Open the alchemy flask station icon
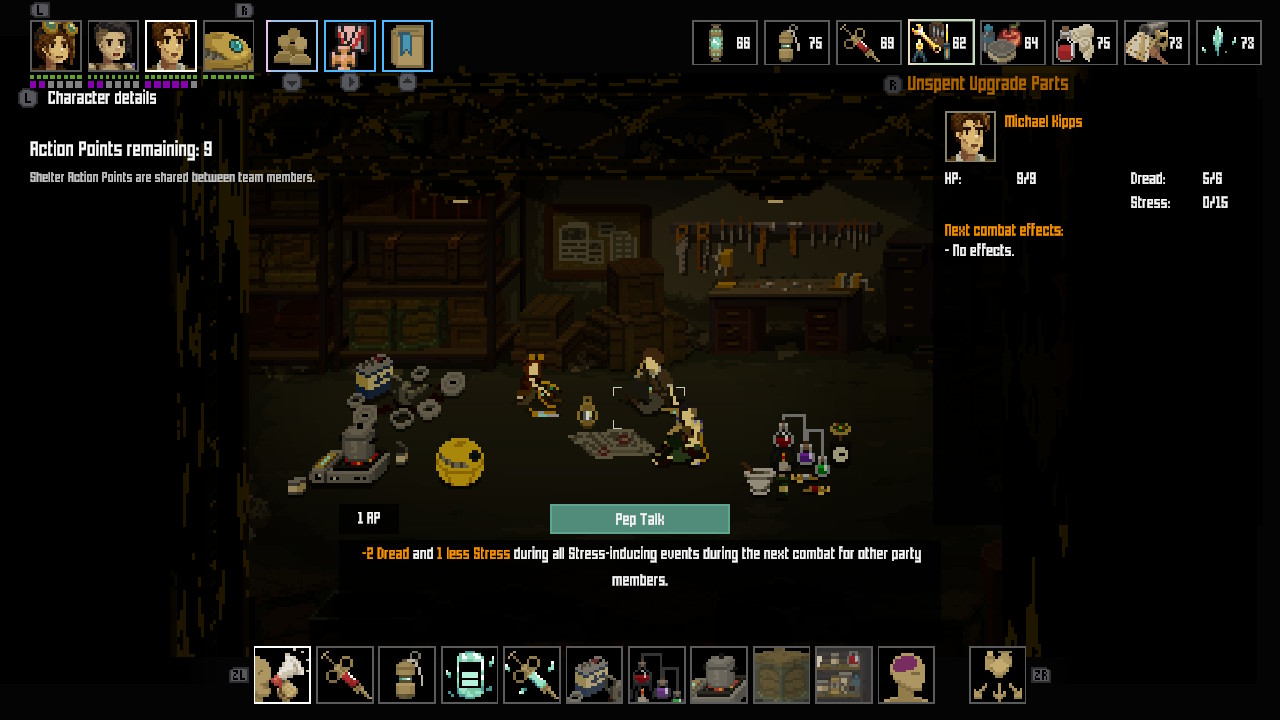1280x720 pixels. (x=656, y=675)
